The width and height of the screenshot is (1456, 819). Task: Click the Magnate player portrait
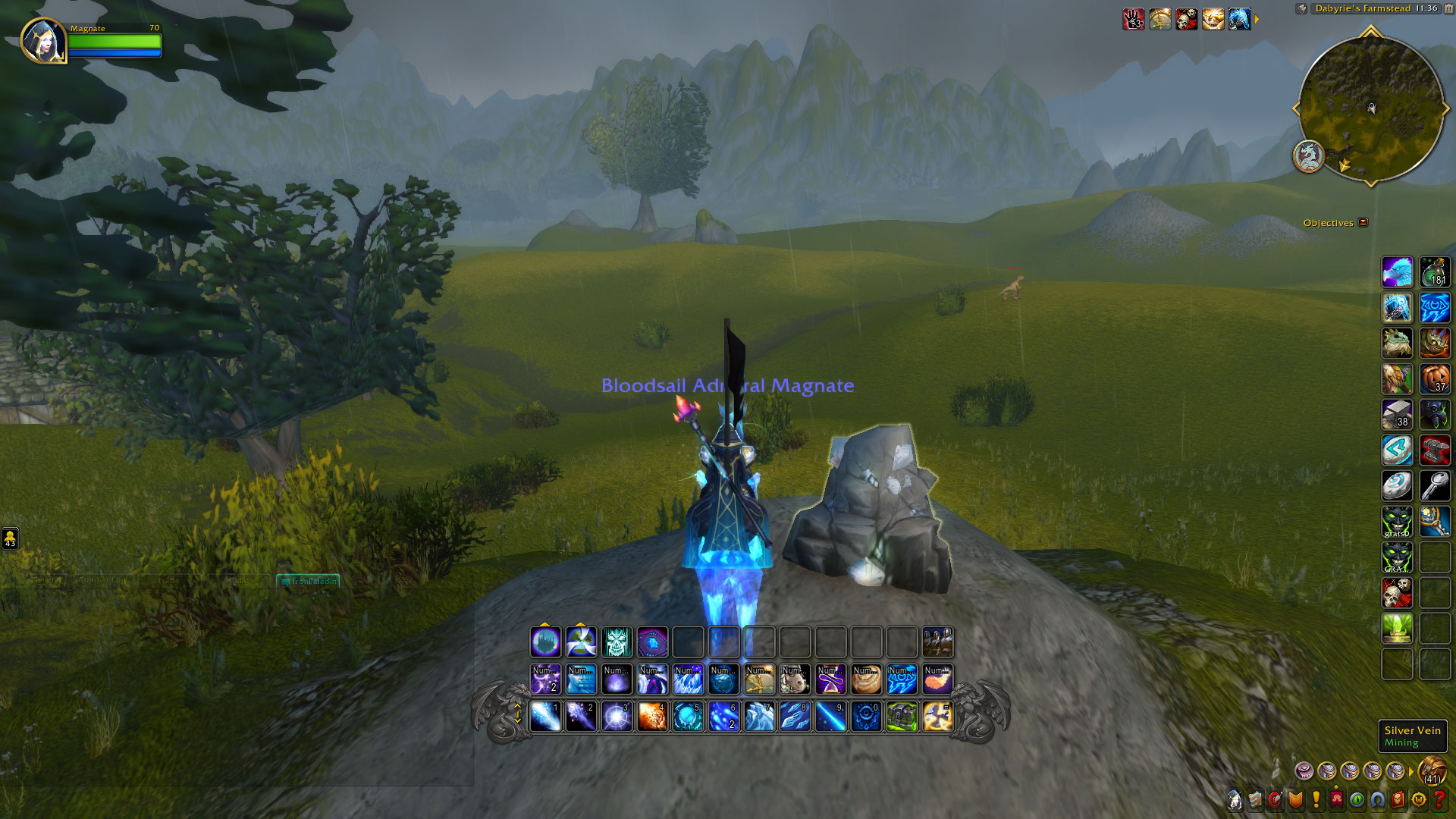point(43,40)
